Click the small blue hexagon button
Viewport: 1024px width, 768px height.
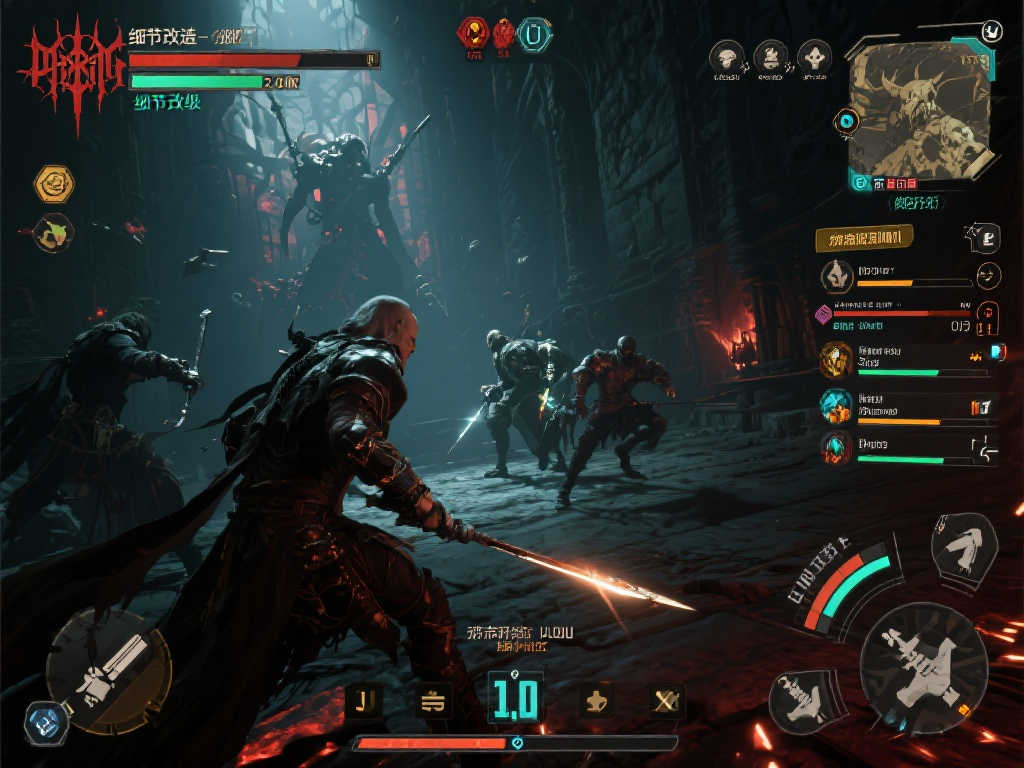tap(46, 723)
